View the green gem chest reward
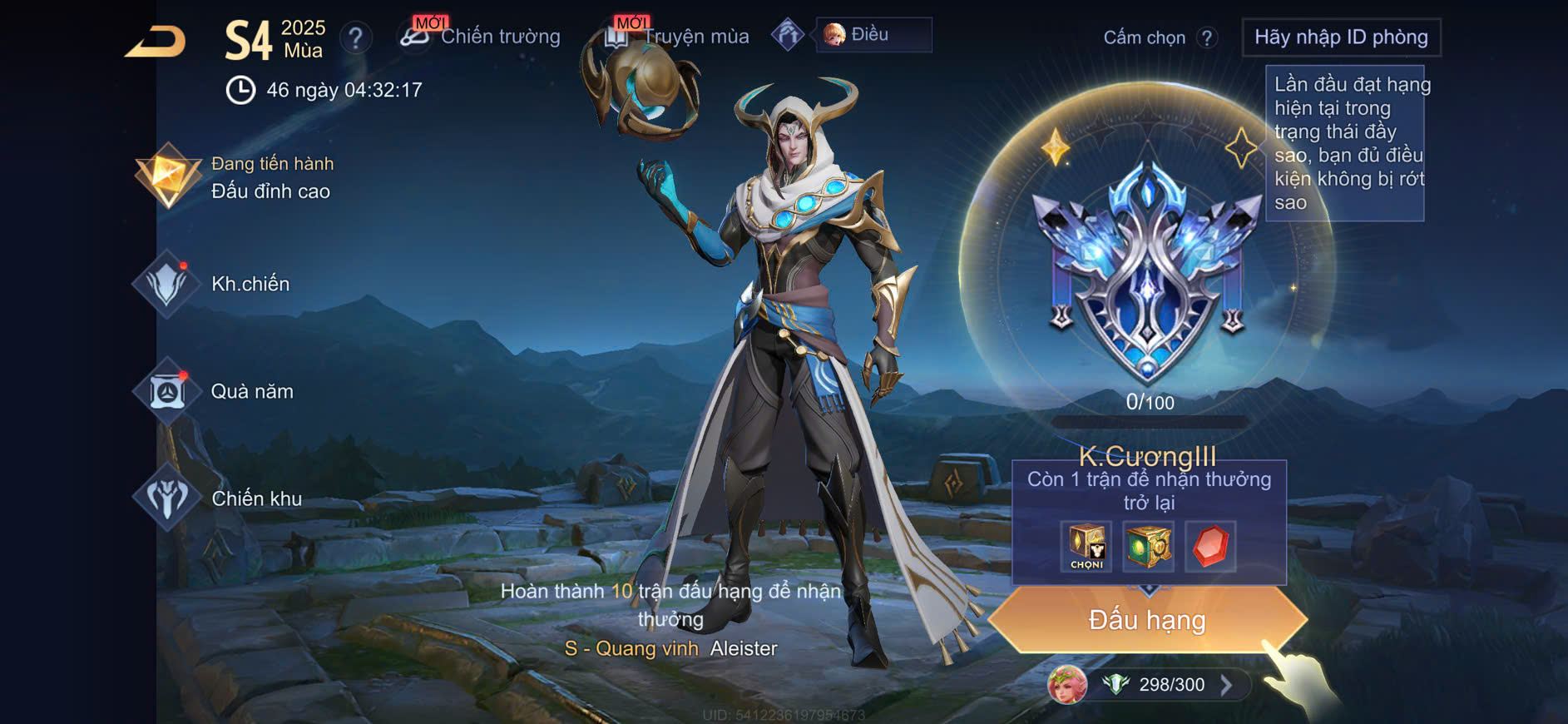Viewport: 1568px width, 724px height. [1148, 546]
